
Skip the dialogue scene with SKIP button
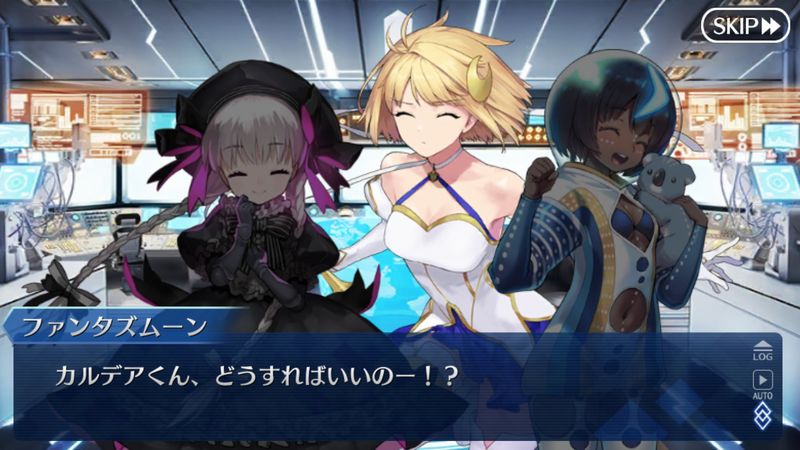click(745, 25)
